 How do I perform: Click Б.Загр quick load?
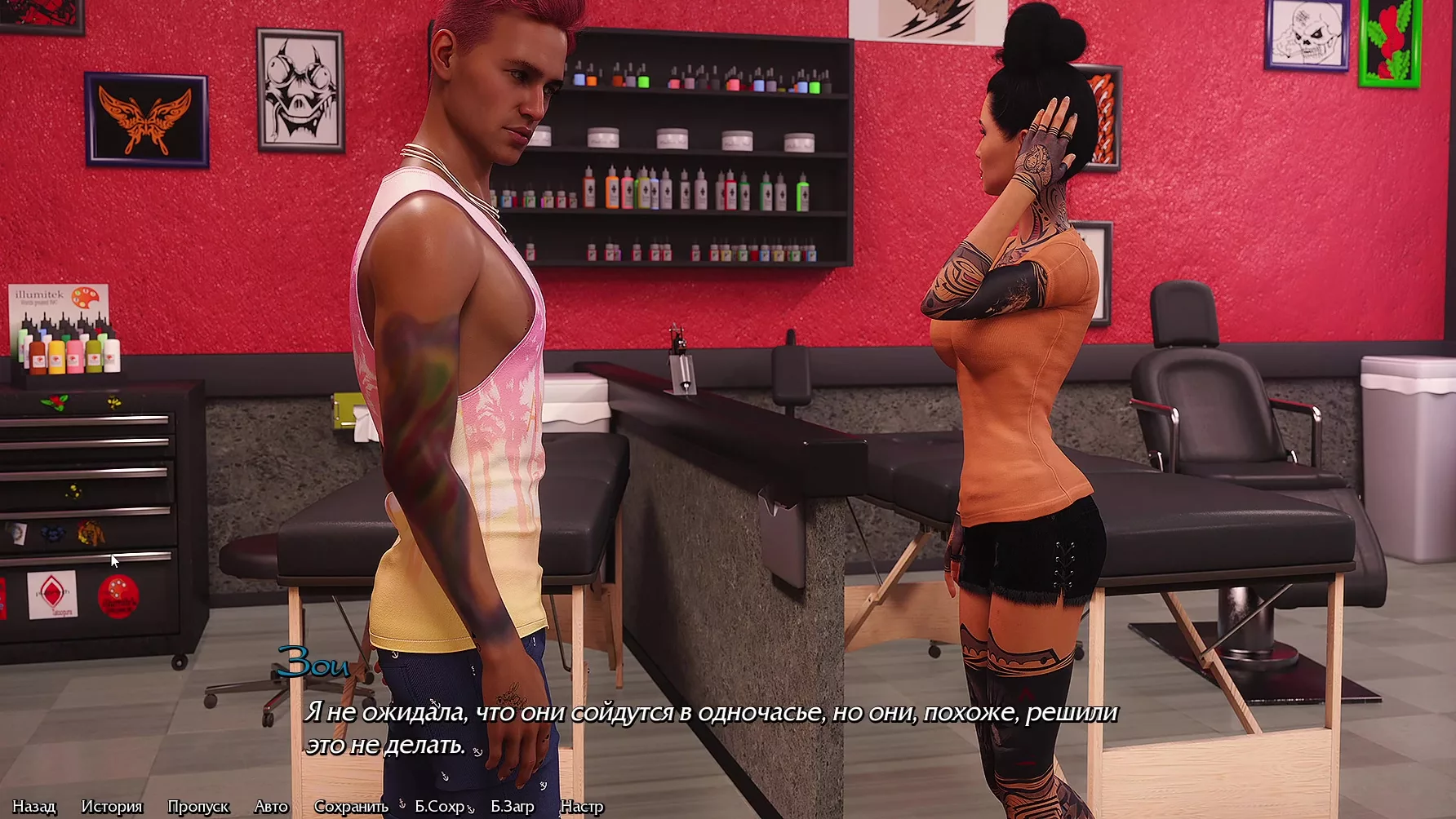(x=513, y=807)
